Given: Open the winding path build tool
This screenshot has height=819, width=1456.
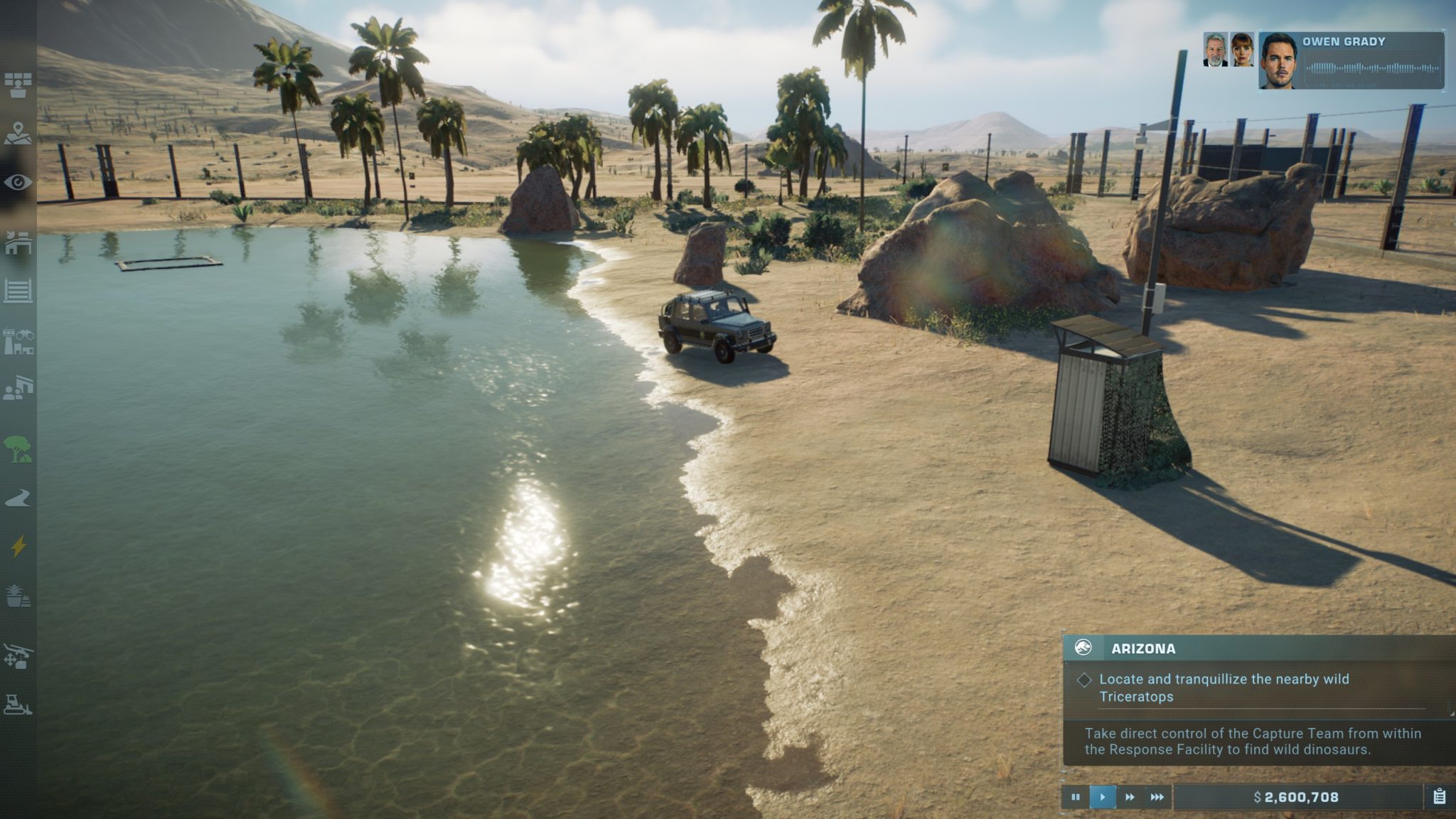Looking at the screenshot, I should [18, 498].
